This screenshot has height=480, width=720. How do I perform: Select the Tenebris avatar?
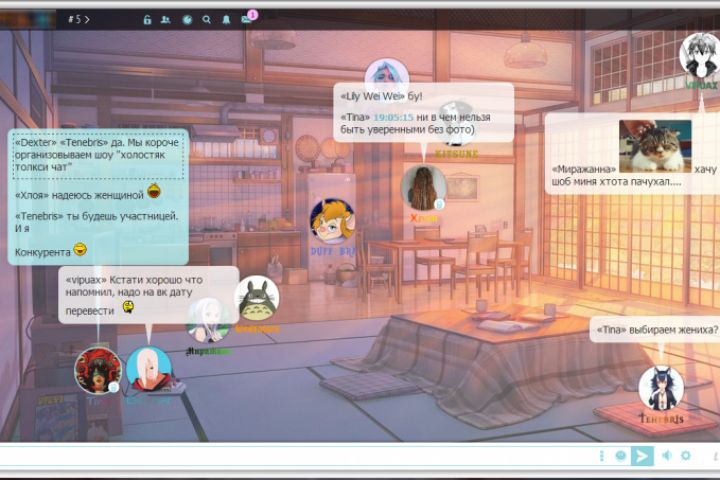coord(661,388)
